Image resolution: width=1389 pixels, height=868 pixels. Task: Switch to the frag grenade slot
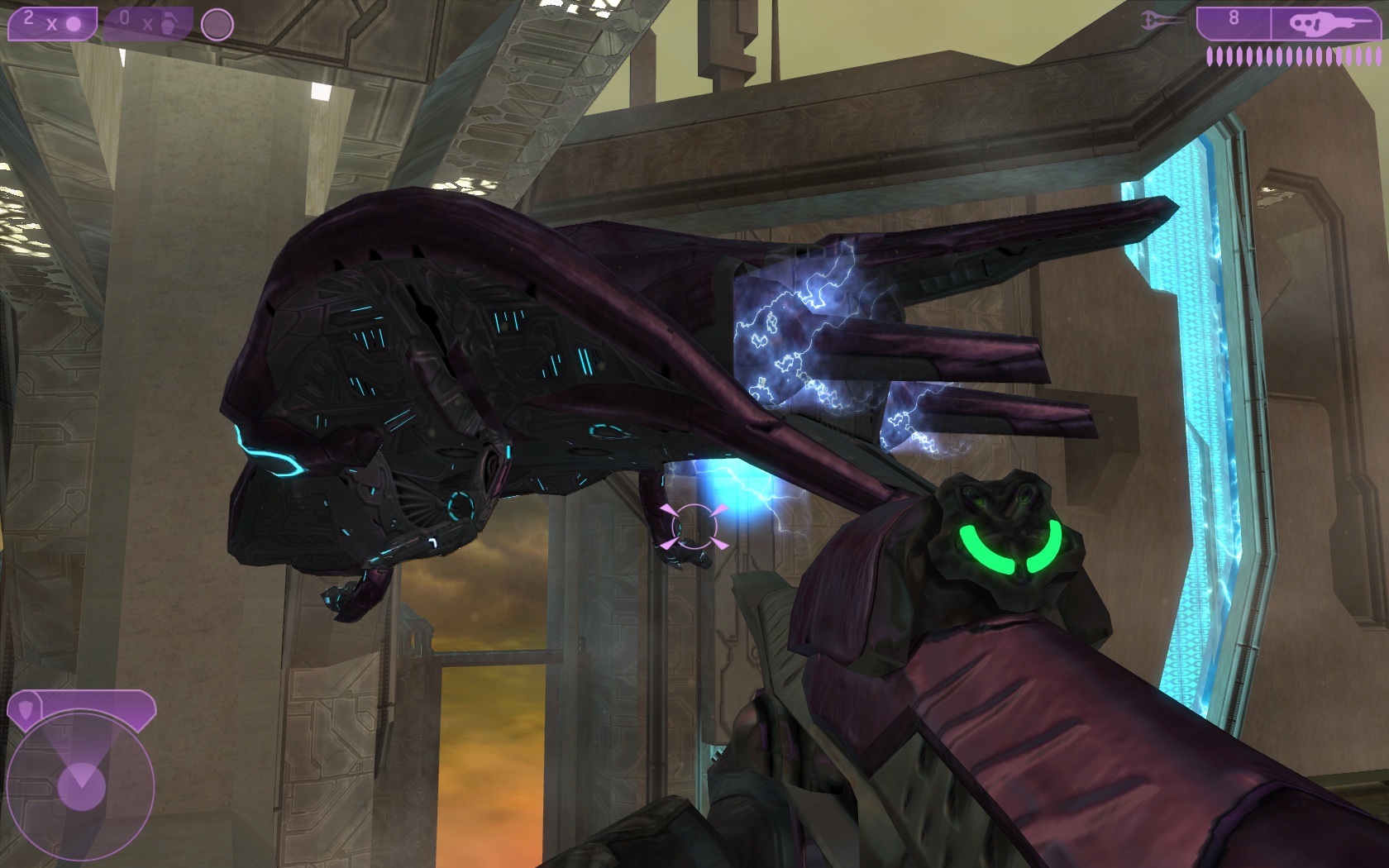(x=147, y=23)
